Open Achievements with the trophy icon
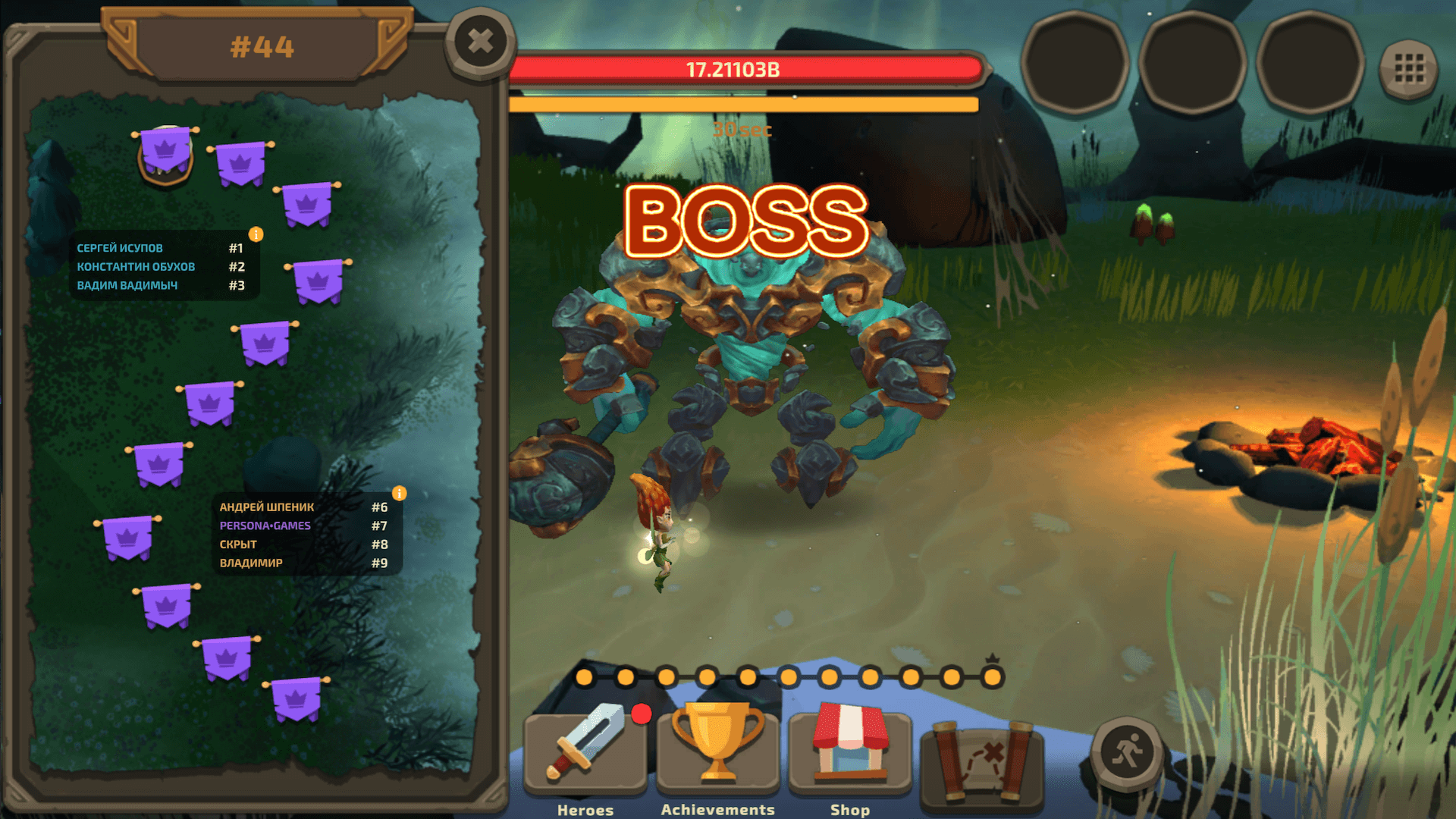 point(717,743)
